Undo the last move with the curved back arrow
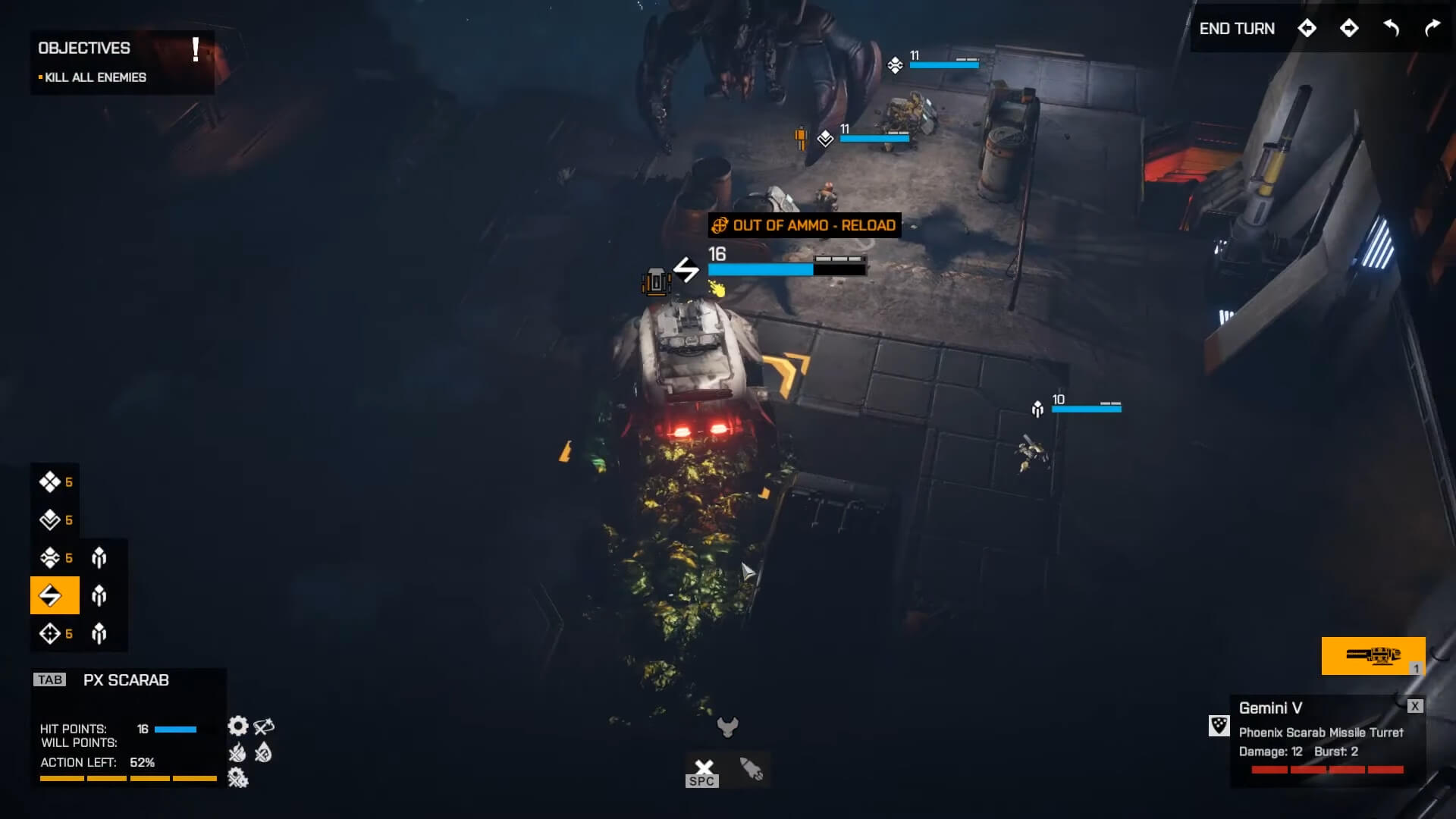The width and height of the screenshot is (1456, 819). 1392,29
